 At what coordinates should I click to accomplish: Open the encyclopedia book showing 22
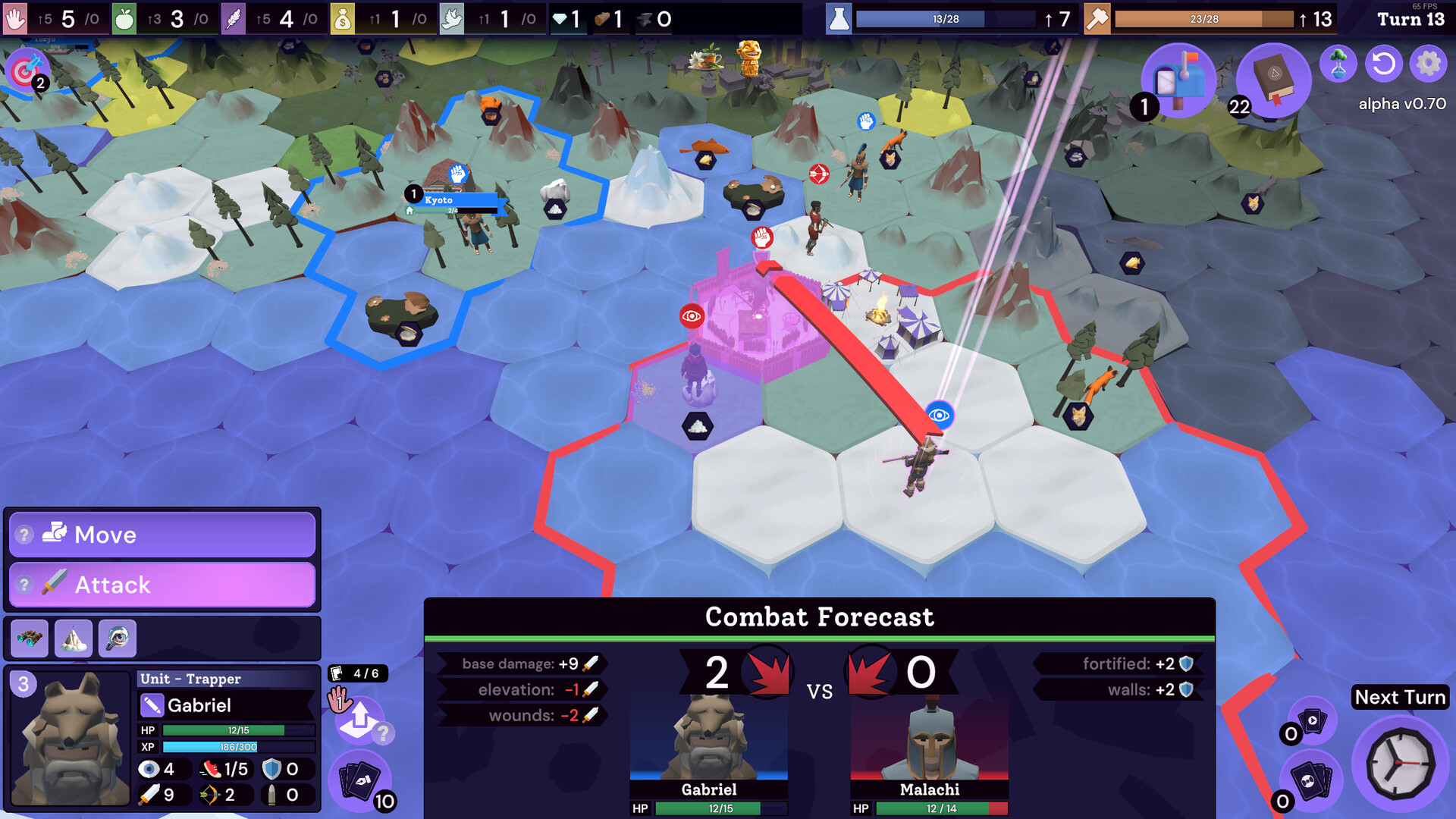click(1272, 78)
